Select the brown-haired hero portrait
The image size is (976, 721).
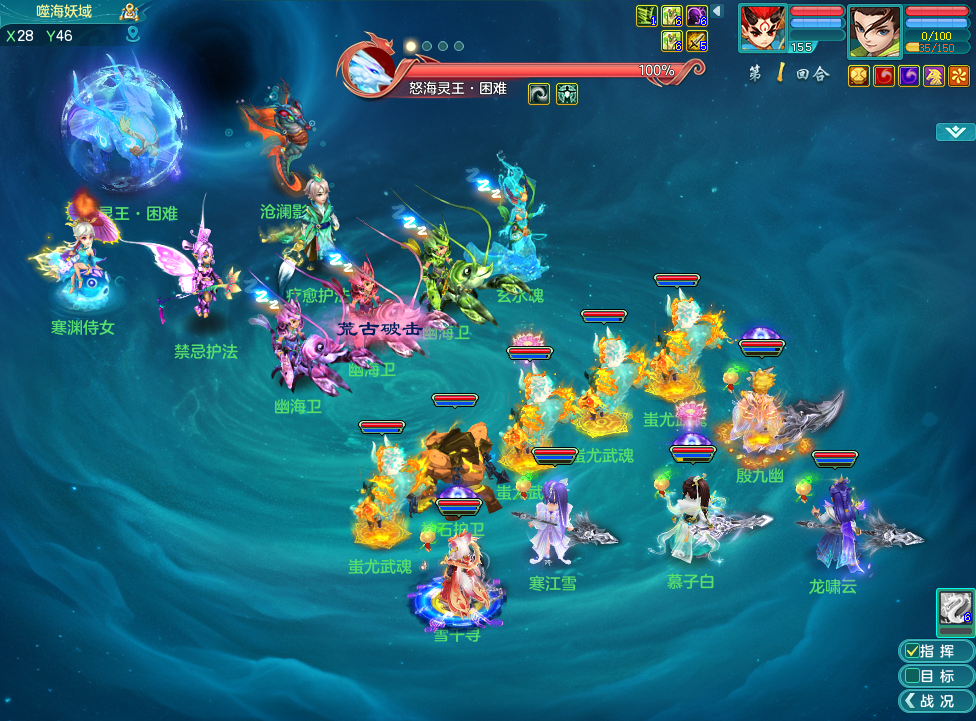coord(874,30)
